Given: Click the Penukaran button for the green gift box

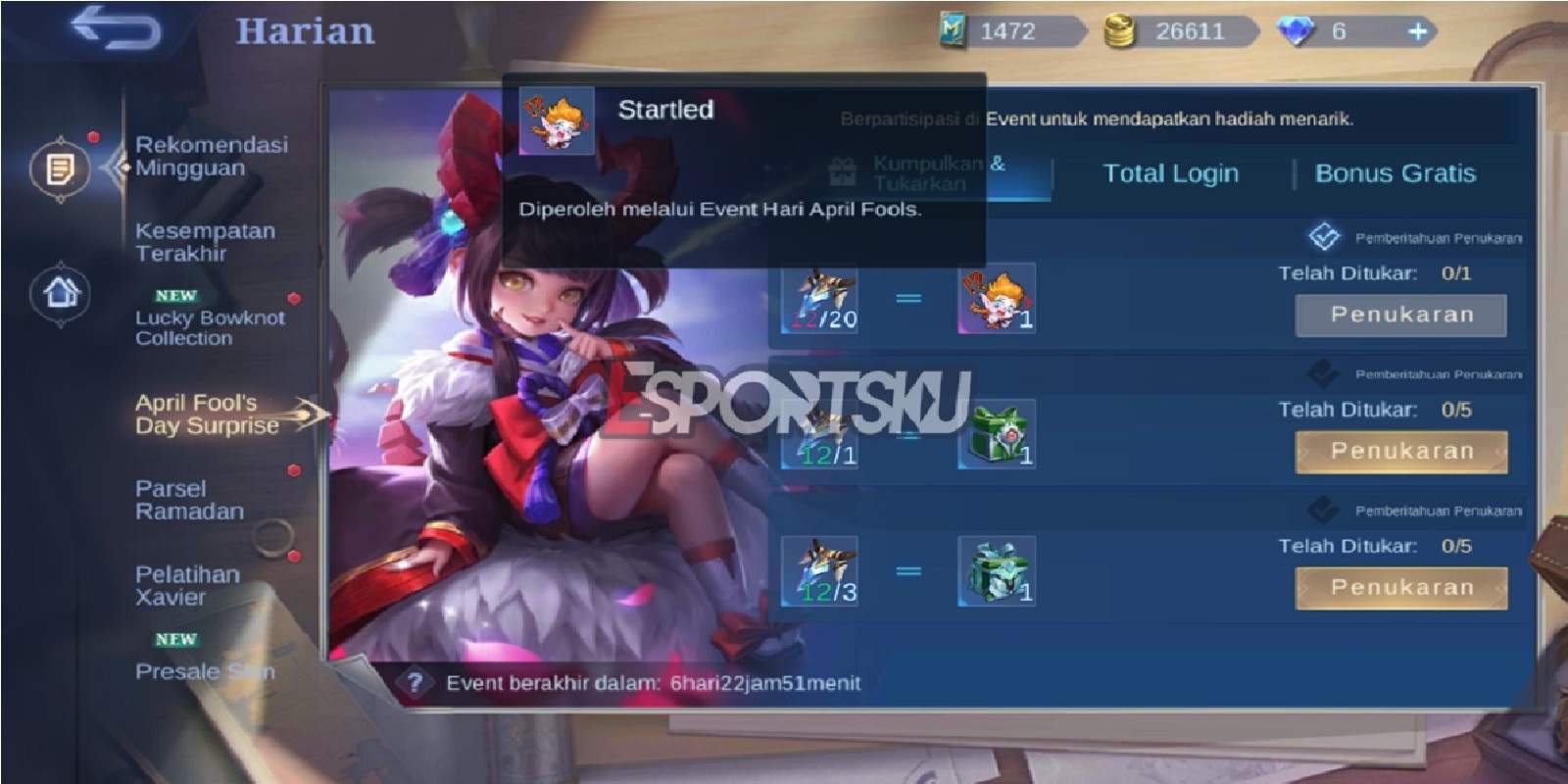Looking at the screenshot, I should pyautogui.click(x=1401, y=451).
